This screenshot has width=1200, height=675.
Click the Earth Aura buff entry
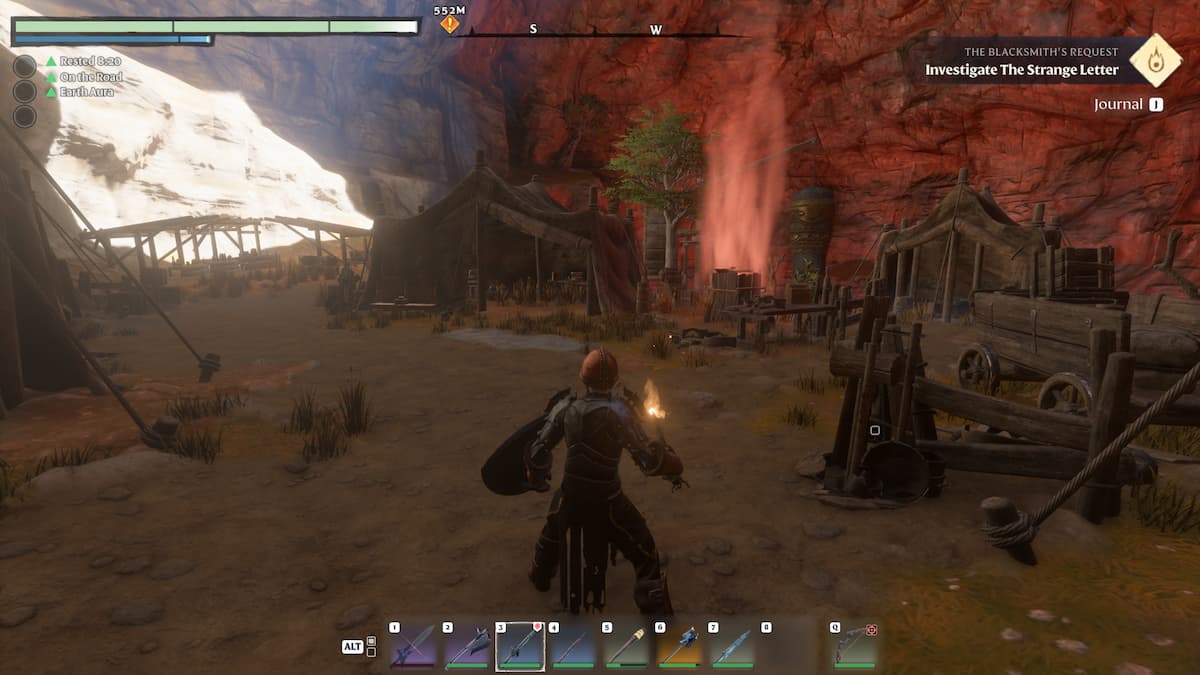[x=84, y=93]
